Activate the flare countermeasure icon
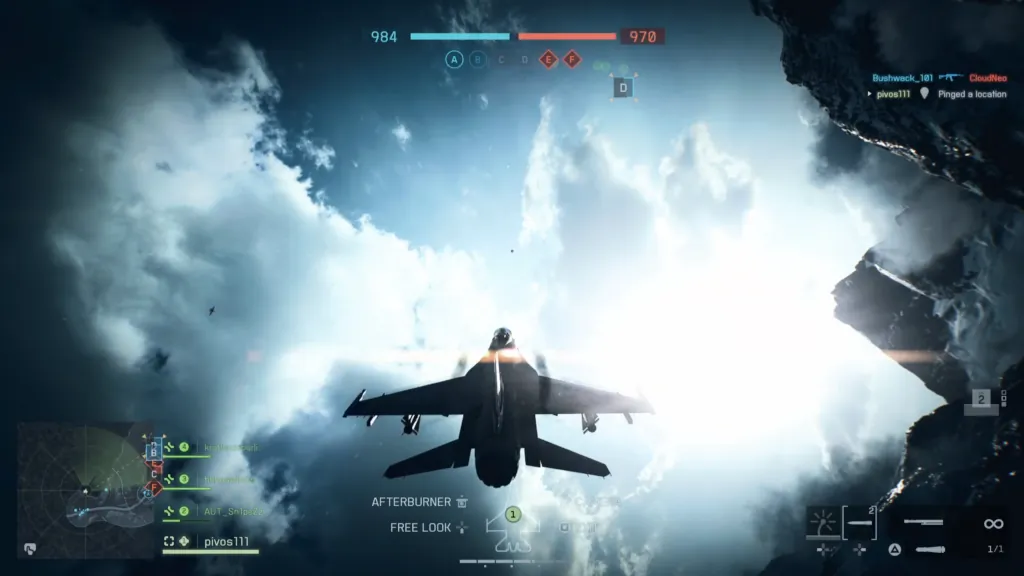Viewport: 1024px width, 576px height. coord(822,522)
